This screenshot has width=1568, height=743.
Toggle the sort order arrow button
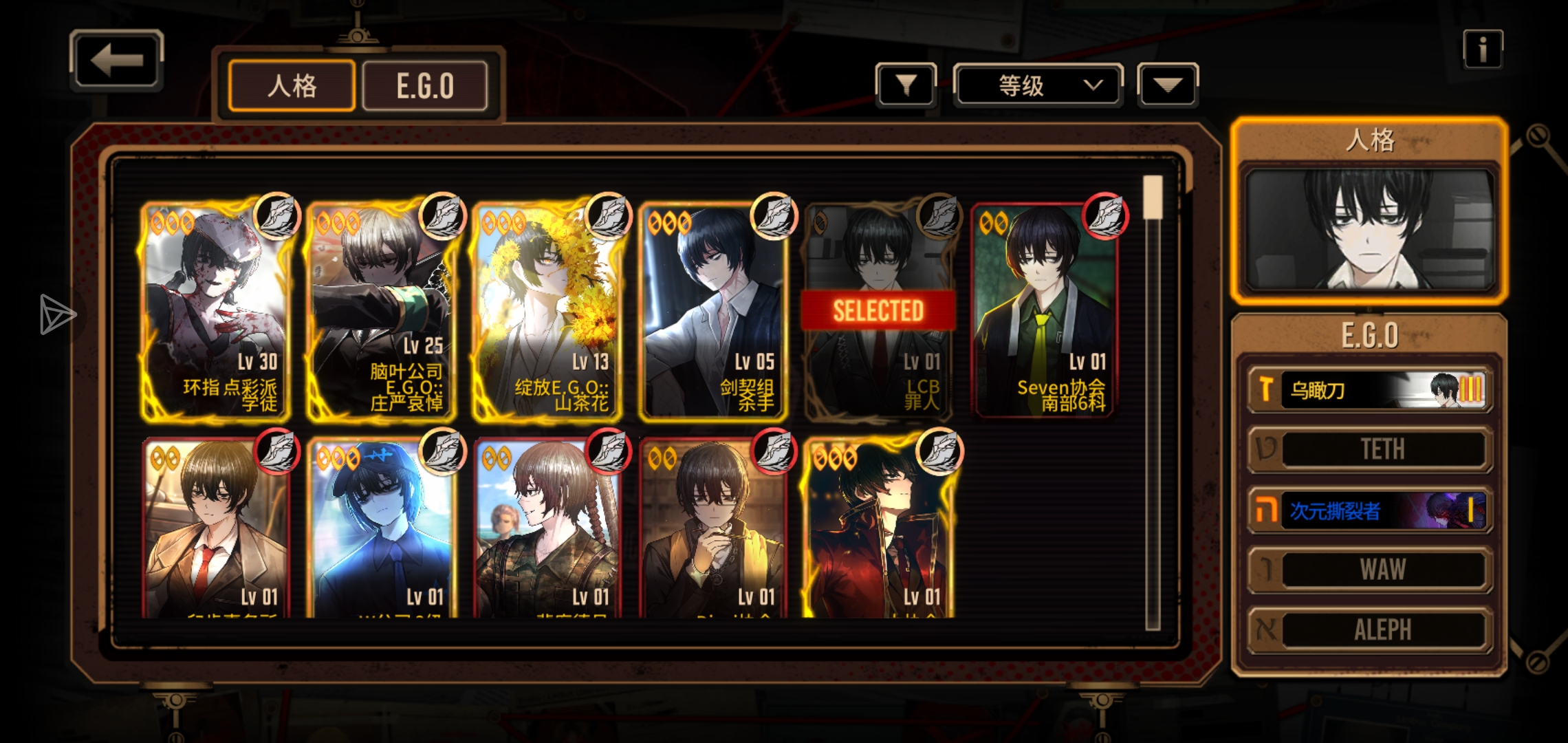[x=1168, y=85]
